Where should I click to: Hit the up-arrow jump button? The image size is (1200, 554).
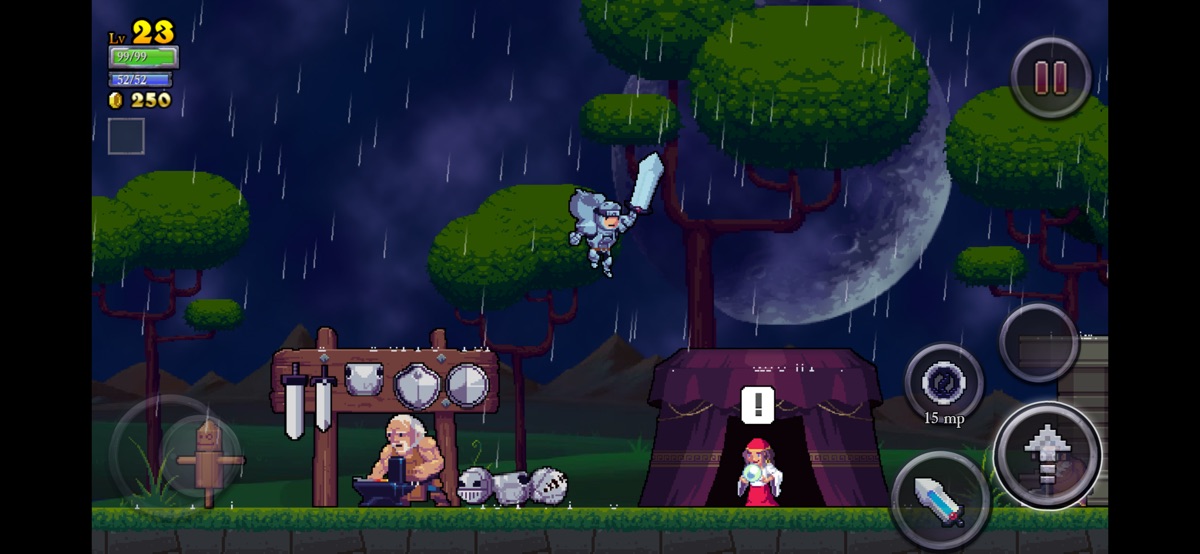pyautogui.click(x=1047, y=455)
